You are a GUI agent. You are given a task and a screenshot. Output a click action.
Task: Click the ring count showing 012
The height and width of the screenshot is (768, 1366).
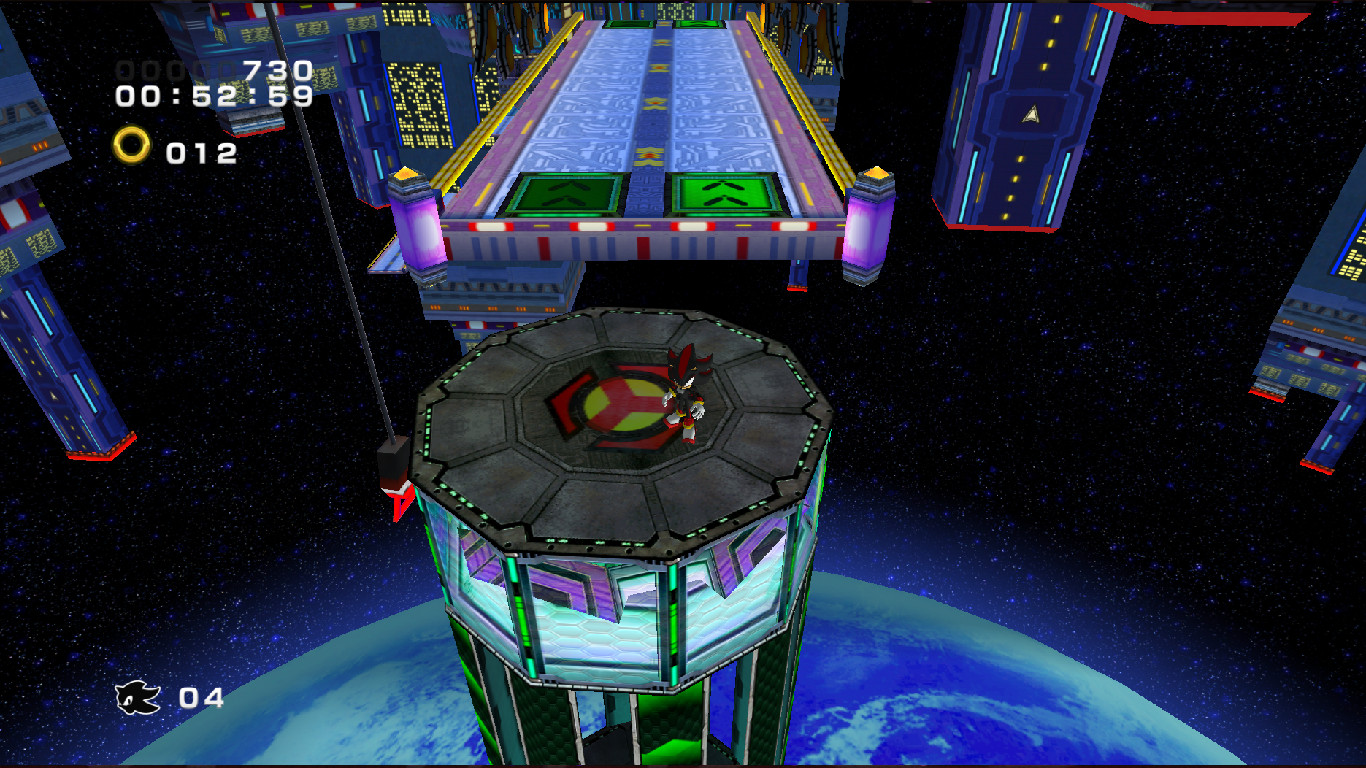click(201, 152)
